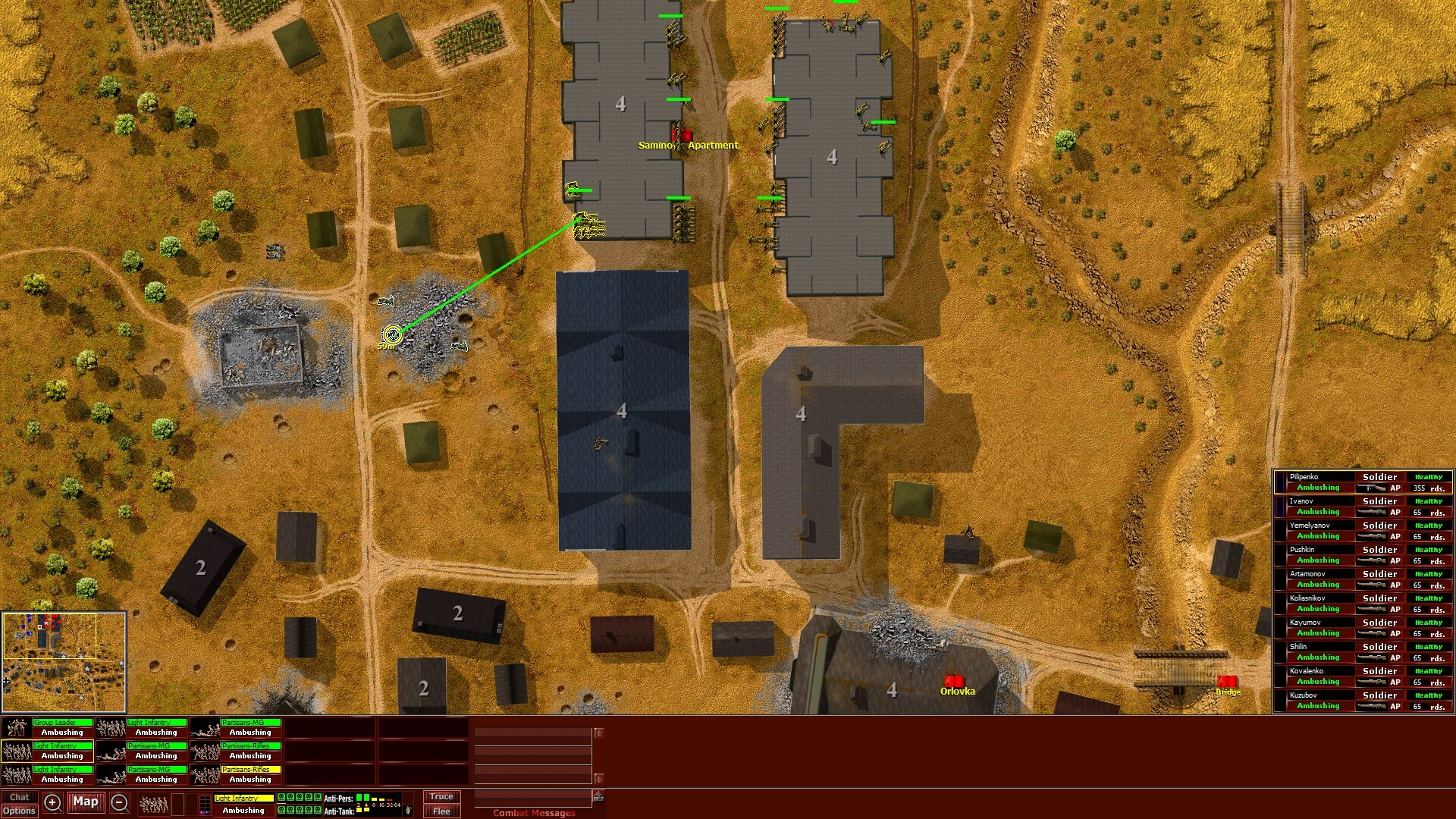1456x819 pixels.
Task: Select the Group Leader squad icon
Action: pos(15,728)
